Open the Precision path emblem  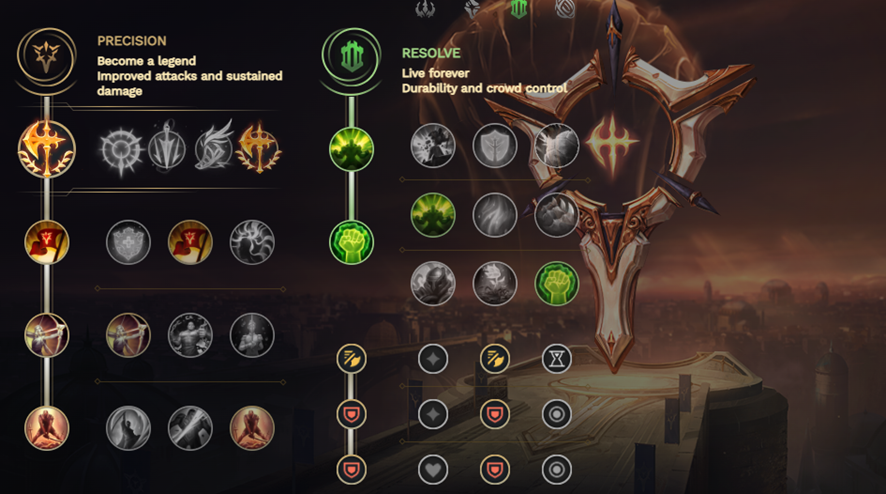[46, 58]
